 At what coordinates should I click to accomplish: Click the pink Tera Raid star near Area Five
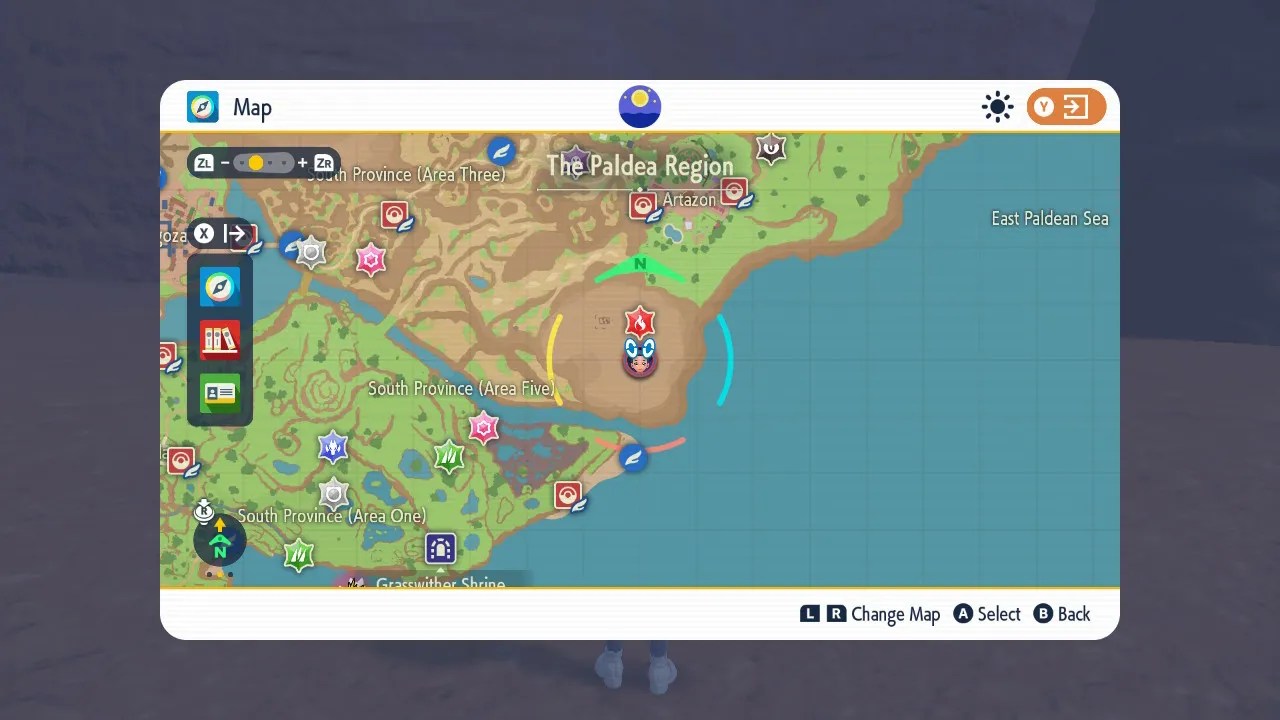(483, 427)
